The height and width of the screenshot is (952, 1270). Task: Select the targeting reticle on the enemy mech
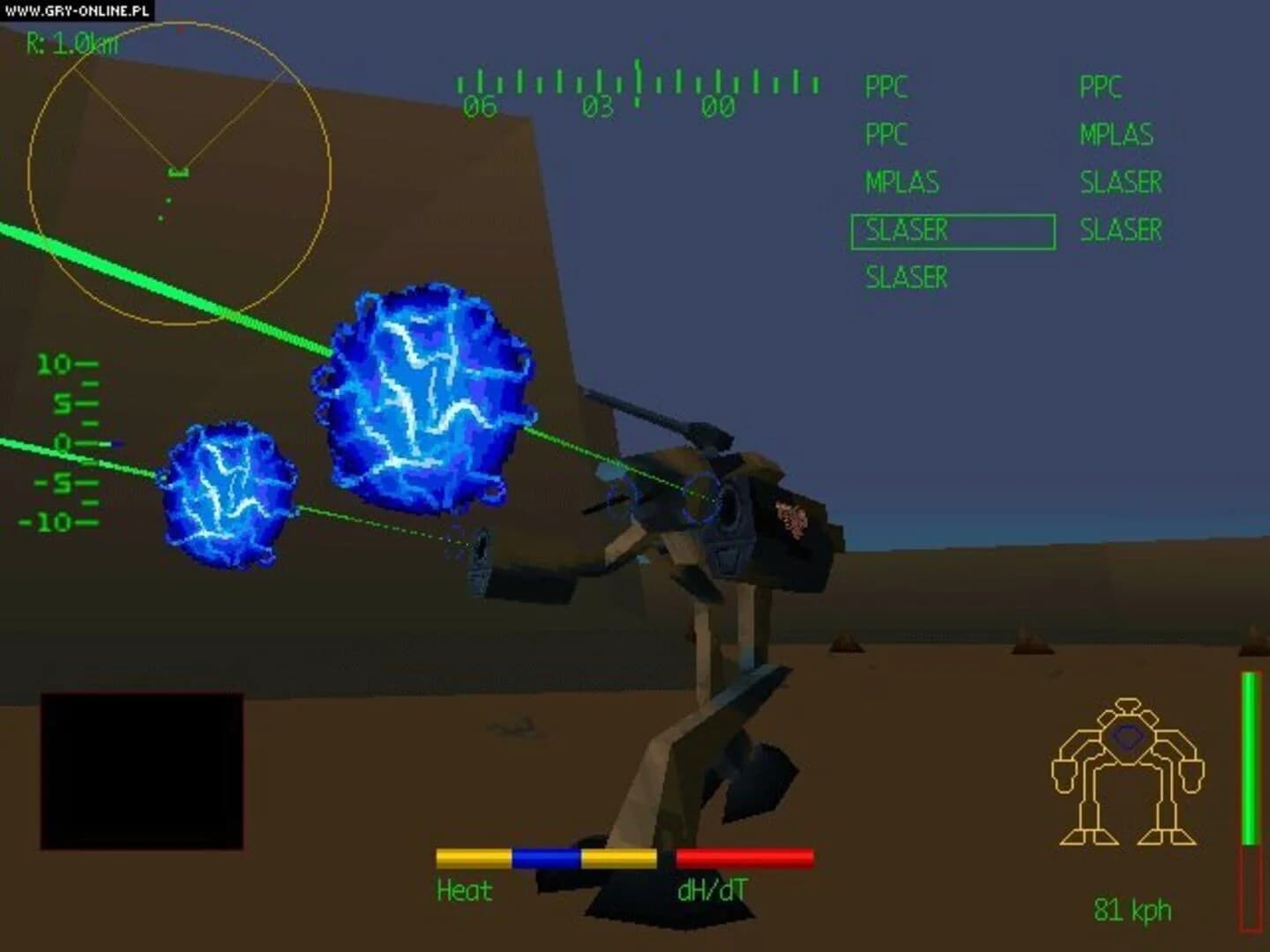(x=699, y=495)
